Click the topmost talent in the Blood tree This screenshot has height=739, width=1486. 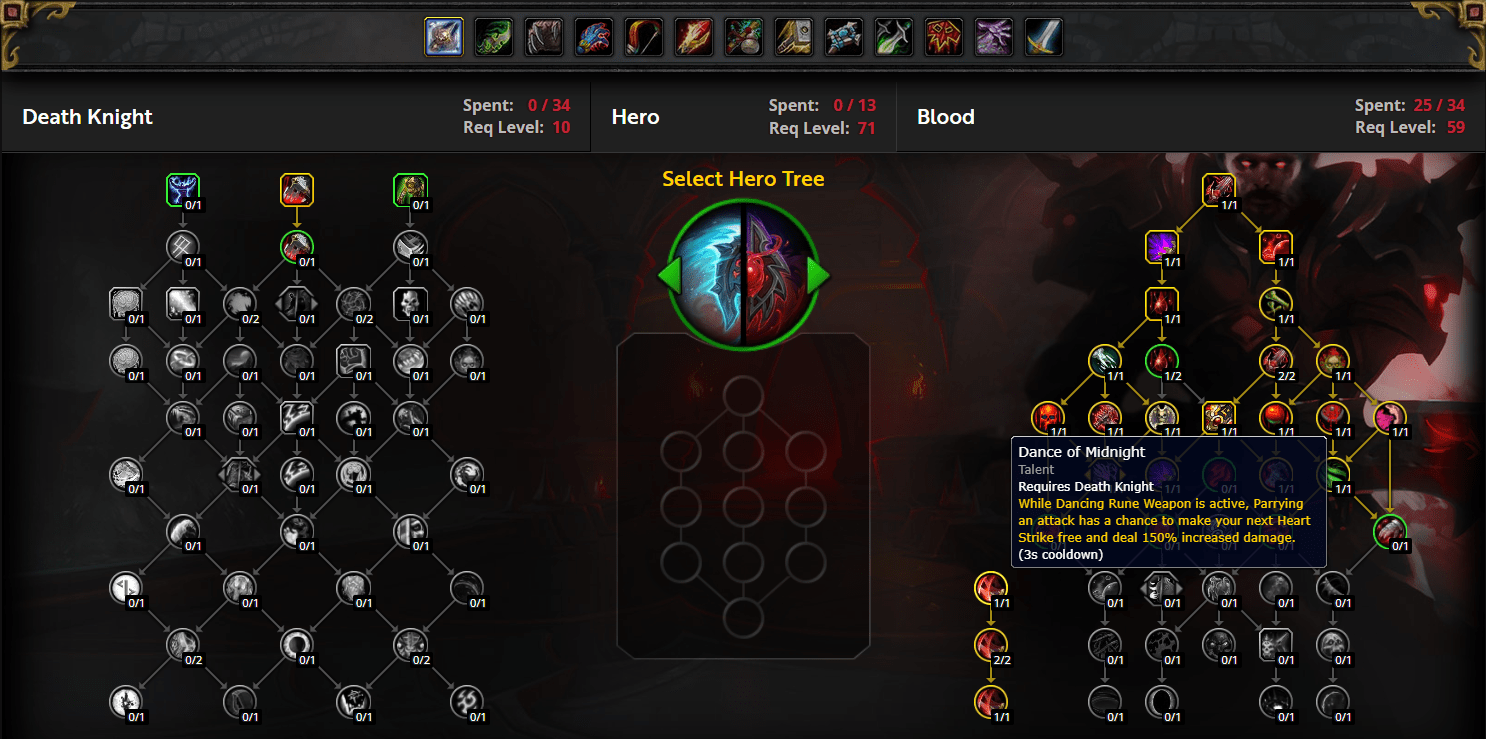[x=1218, y=190]
